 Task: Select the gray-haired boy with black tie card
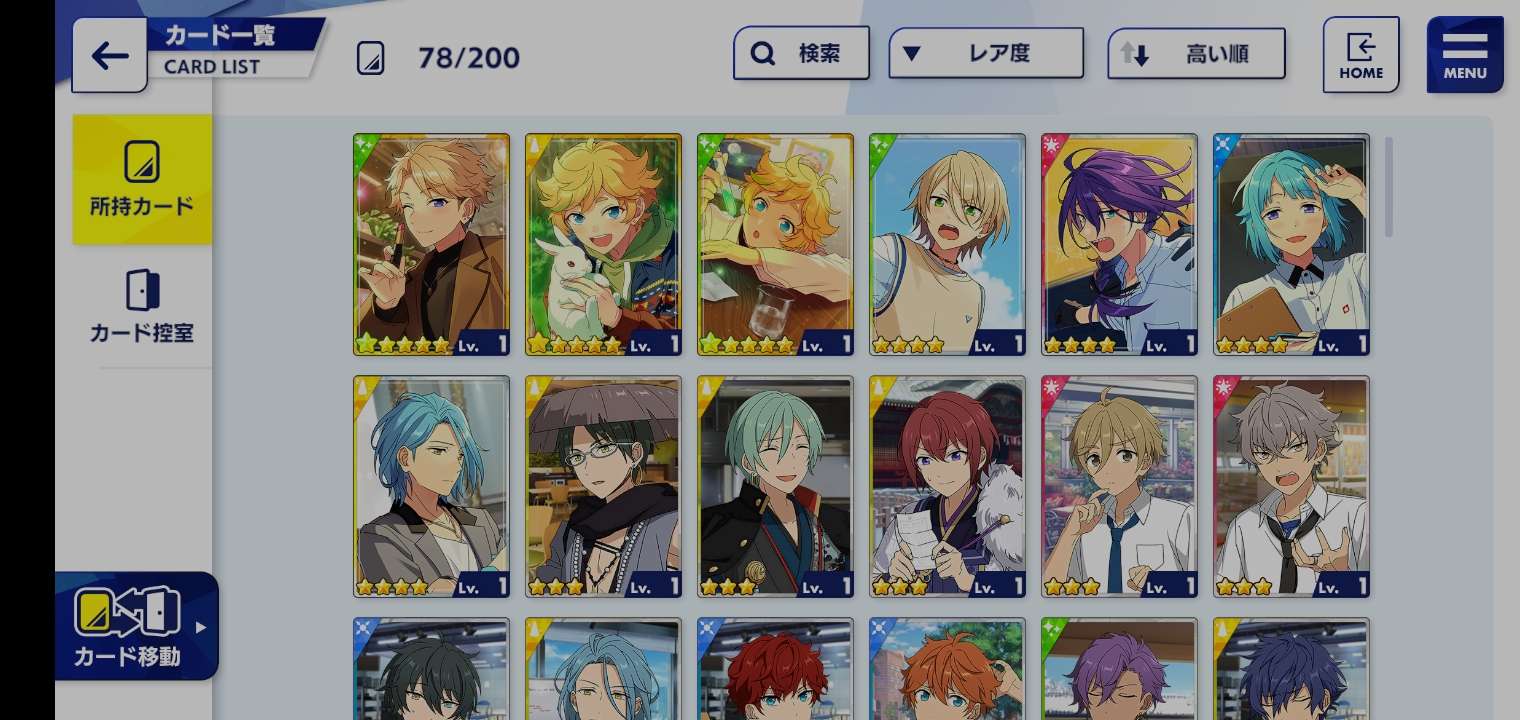coord(1291,486)
